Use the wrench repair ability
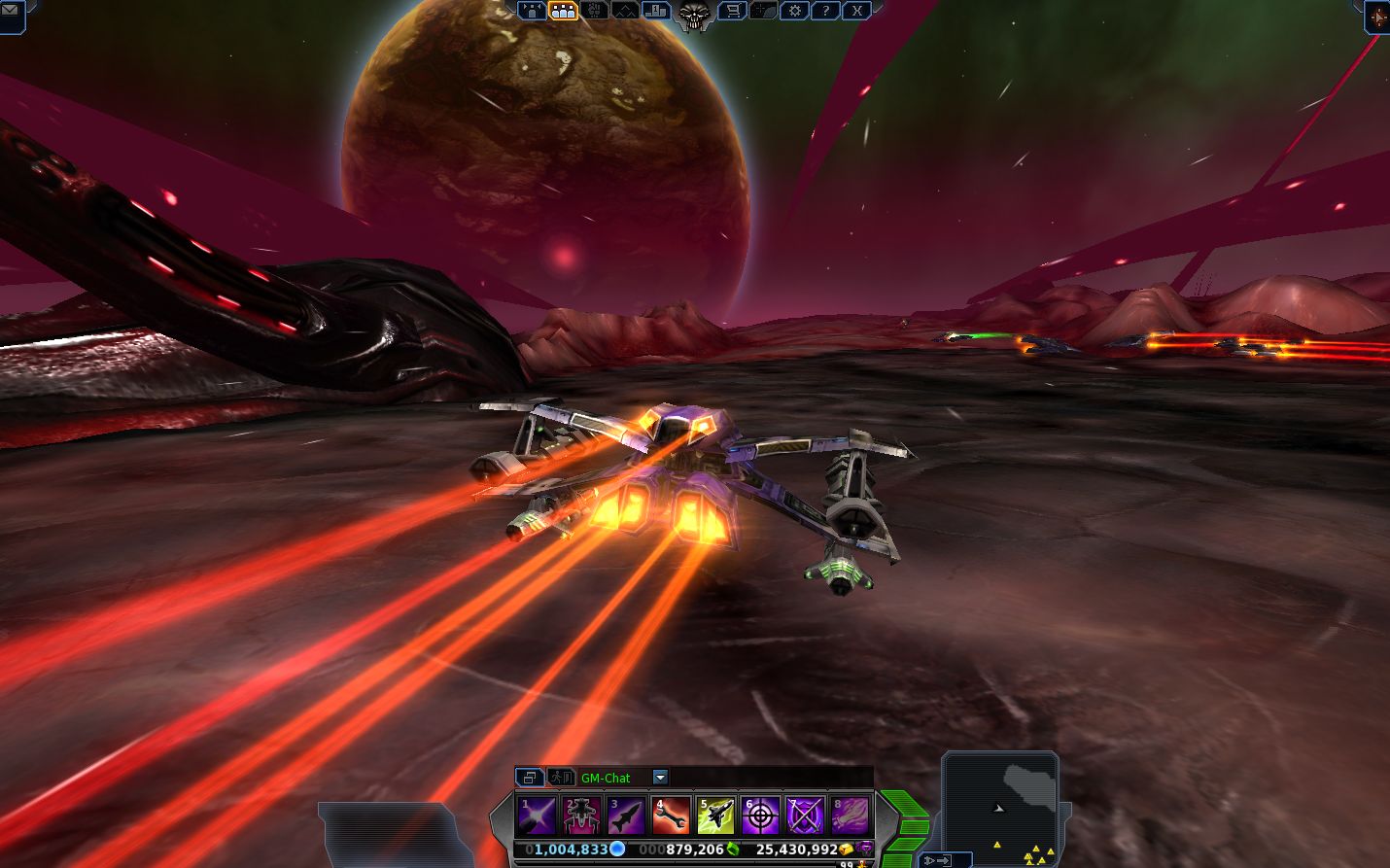The width and height of the screenshot is (1390, 868). point(671,816)
